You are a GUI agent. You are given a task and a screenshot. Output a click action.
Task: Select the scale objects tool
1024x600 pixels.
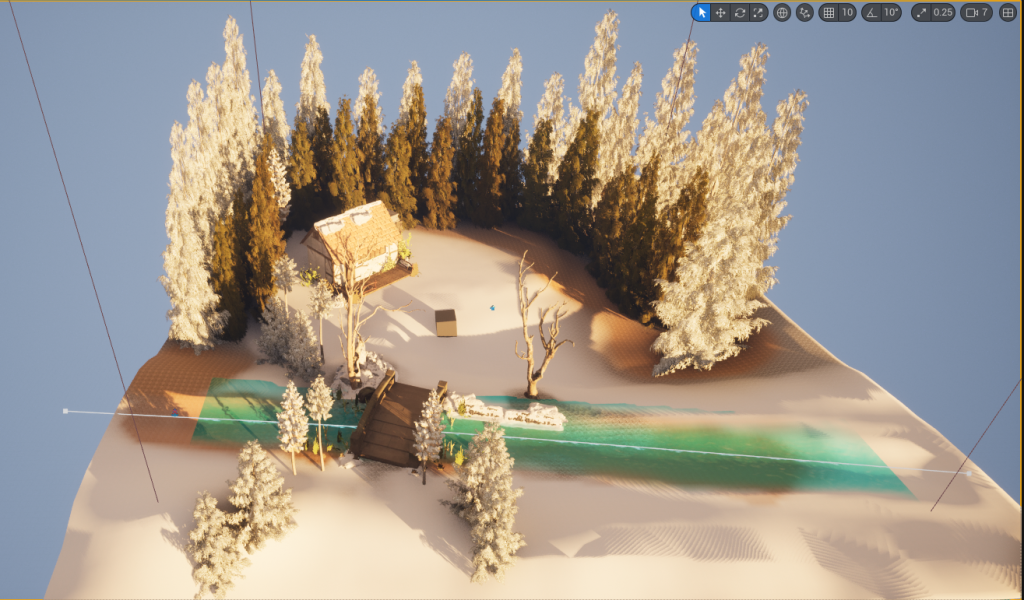(758, 13)
